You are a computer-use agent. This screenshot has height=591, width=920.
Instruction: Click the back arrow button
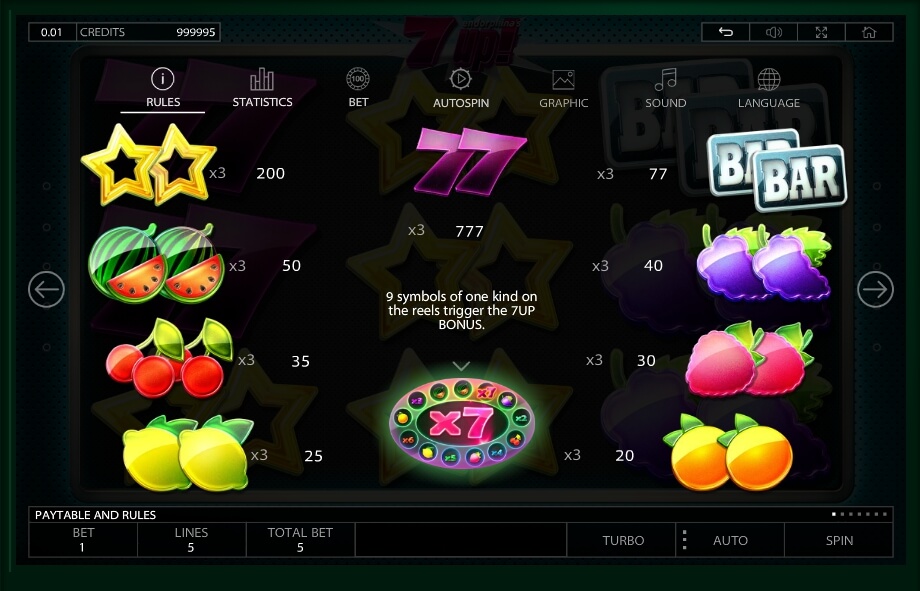pyautogui.click(x=726, y=32)
